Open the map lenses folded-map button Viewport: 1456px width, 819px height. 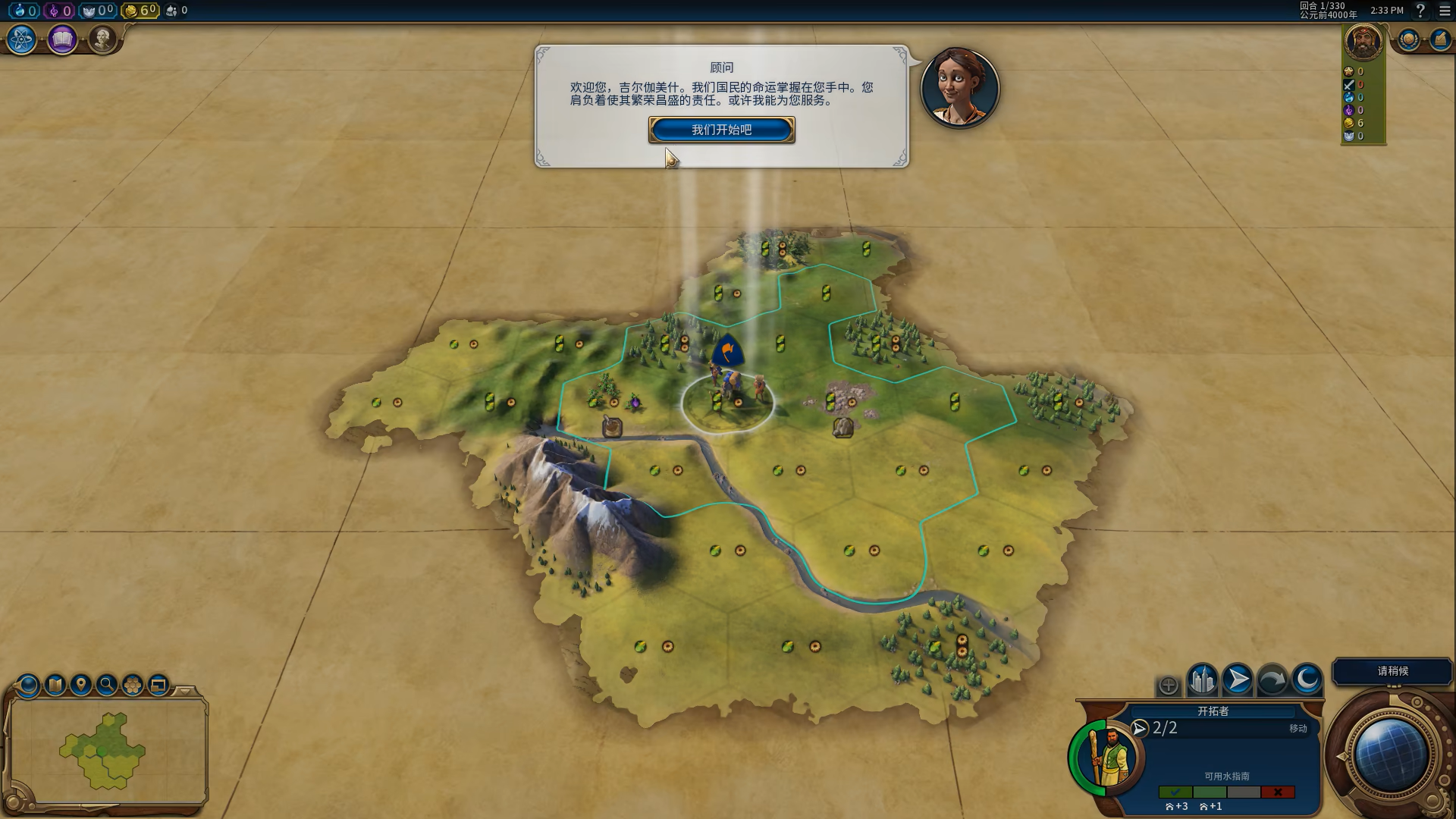[55, 686]
